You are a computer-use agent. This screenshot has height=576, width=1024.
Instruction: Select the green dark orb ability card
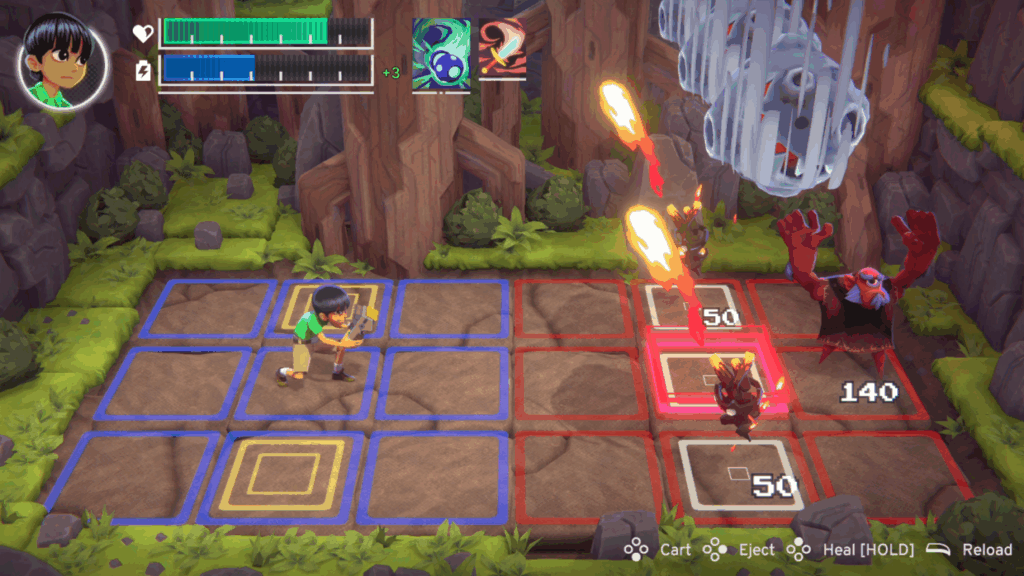[x=441, y=48]
